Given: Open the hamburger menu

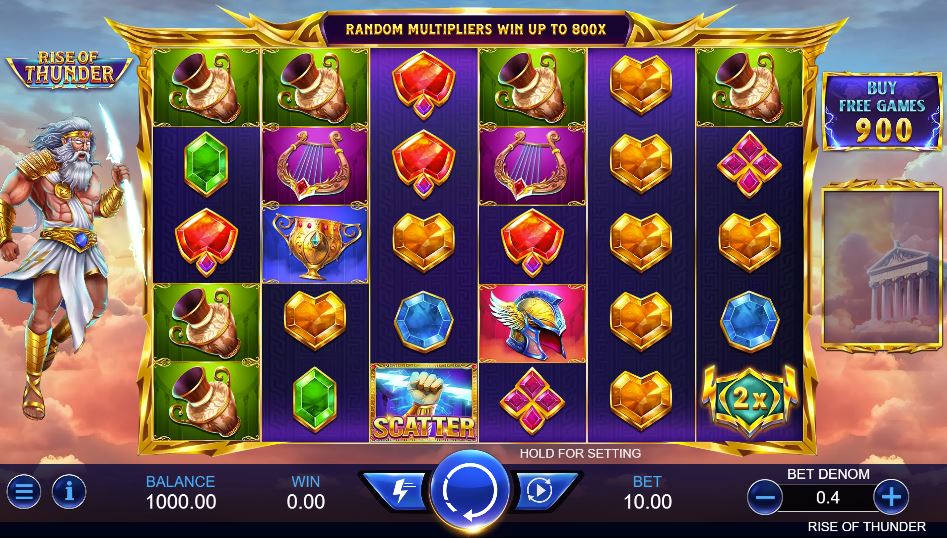Looking at the screenshot, I should pos(24,491).
